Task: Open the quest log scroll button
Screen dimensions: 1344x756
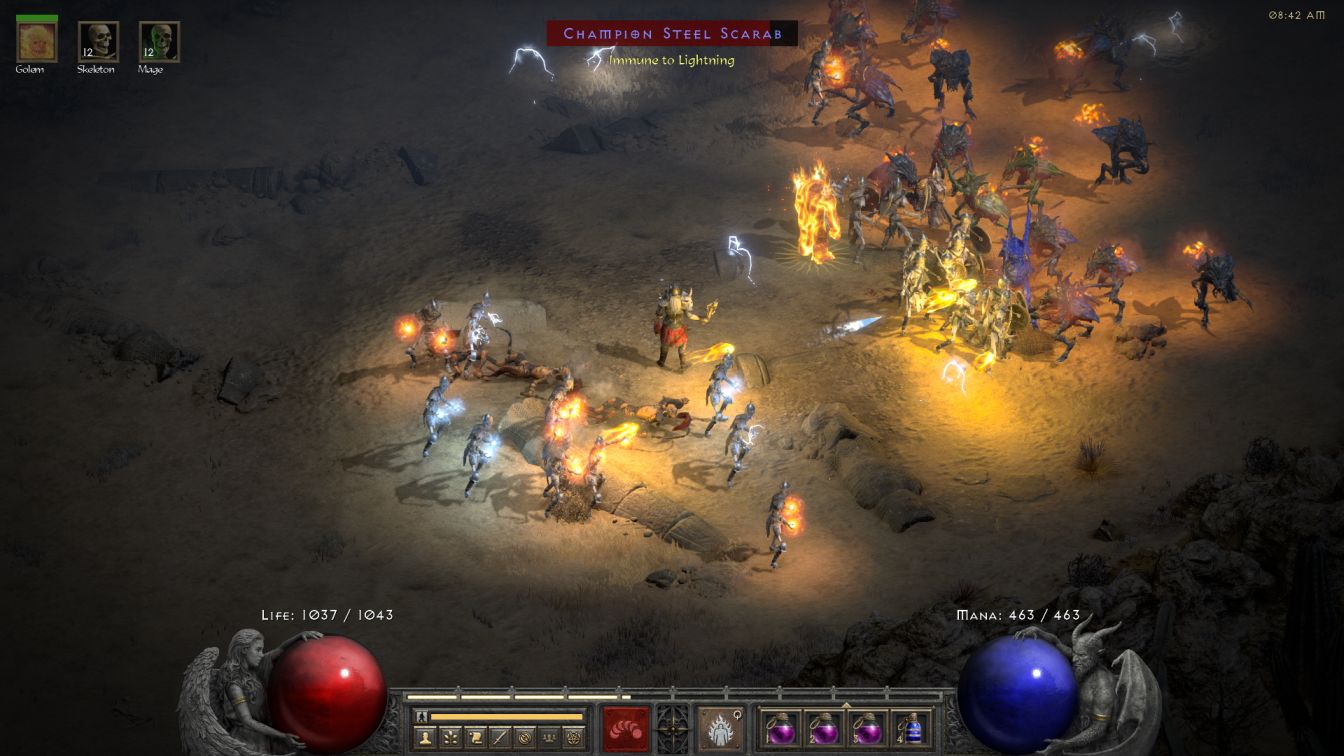Action: 477,738
